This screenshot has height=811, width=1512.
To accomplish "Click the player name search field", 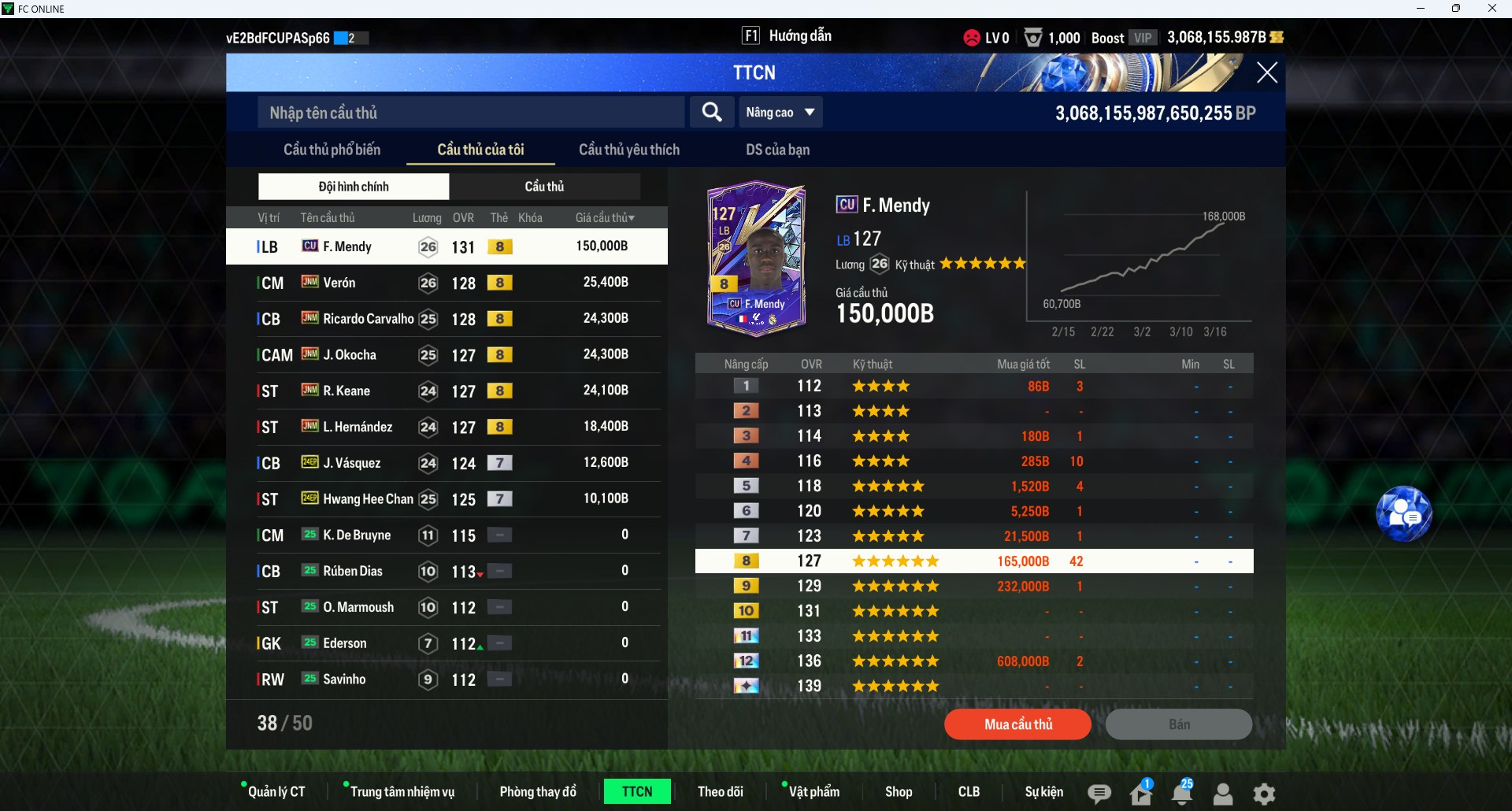I will point(470,113).
